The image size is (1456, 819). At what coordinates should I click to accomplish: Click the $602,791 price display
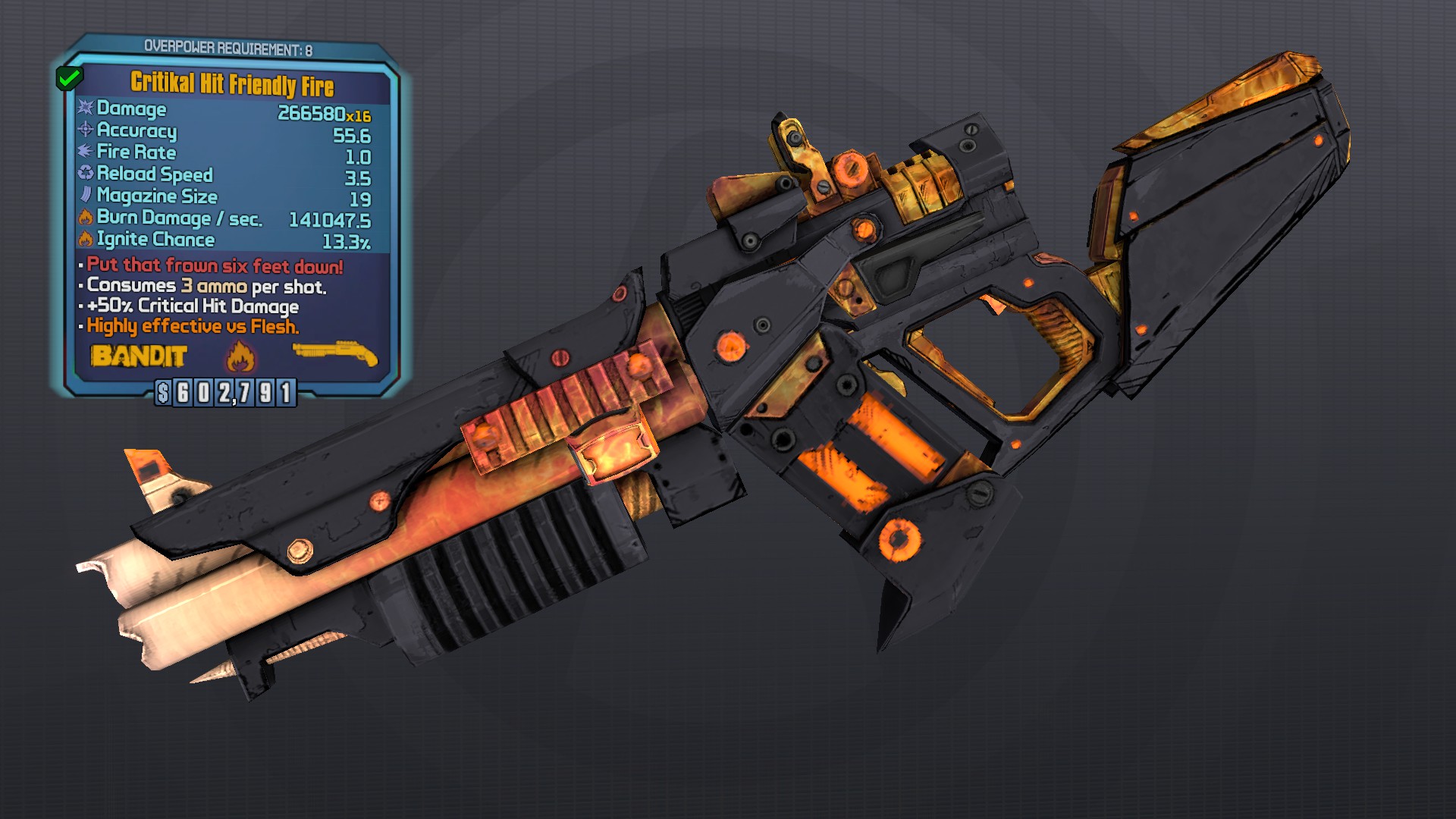point(227,391)
